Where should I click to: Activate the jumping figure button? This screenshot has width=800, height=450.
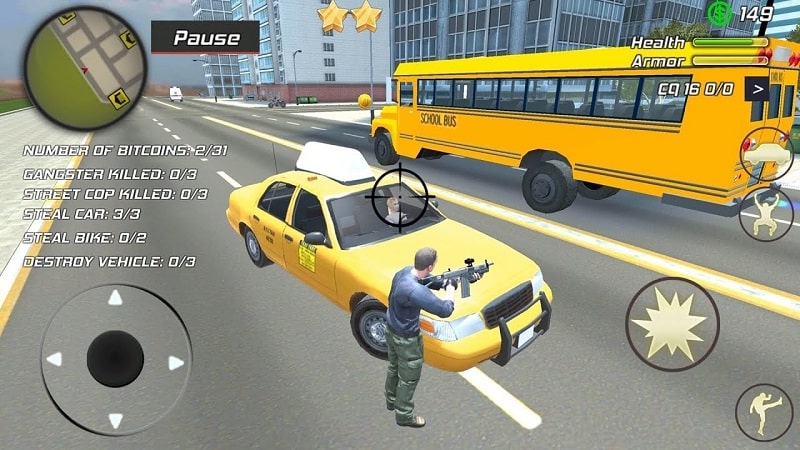coord(767,214)
